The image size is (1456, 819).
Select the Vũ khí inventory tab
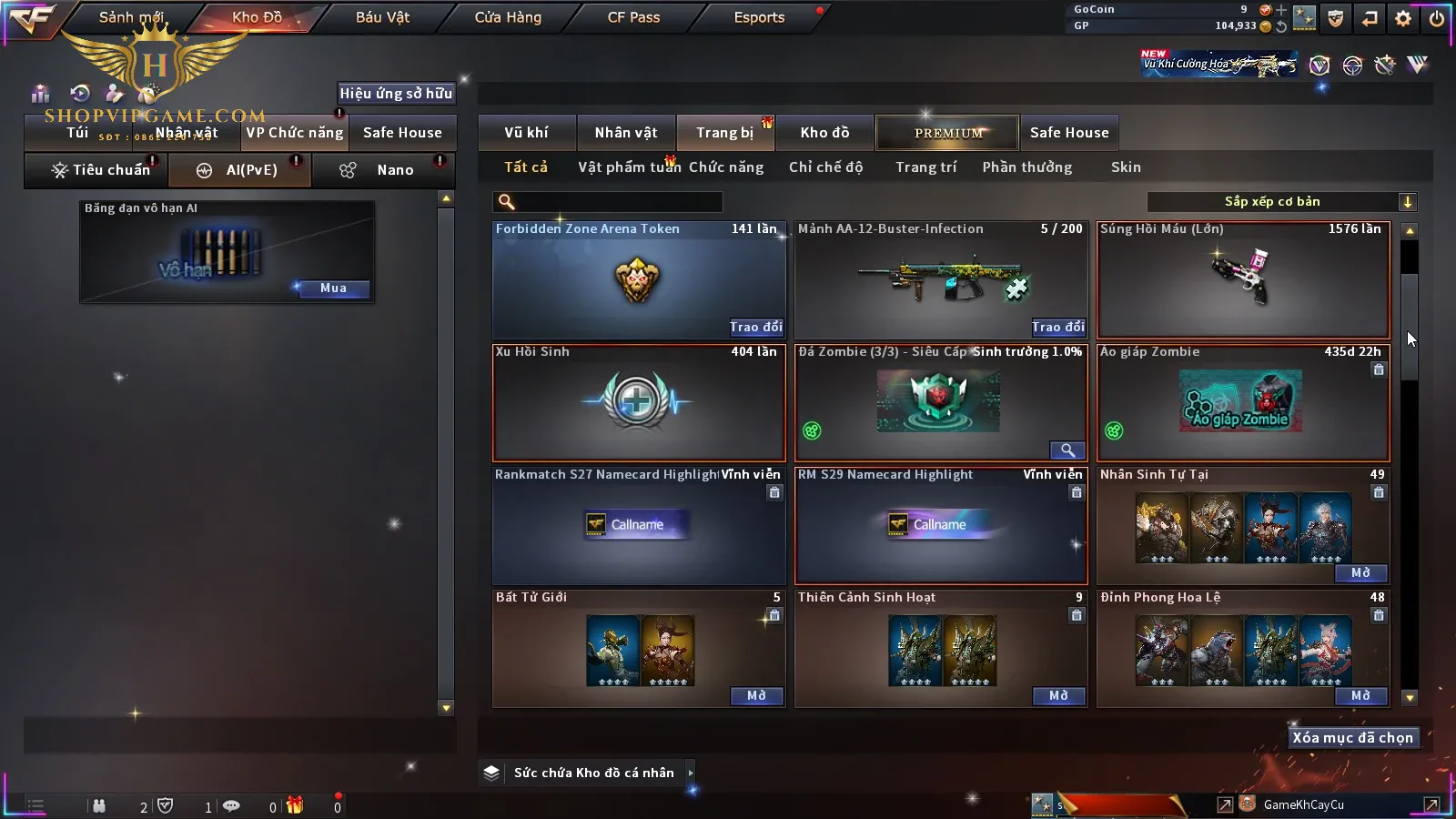click(x=526, y=133)
